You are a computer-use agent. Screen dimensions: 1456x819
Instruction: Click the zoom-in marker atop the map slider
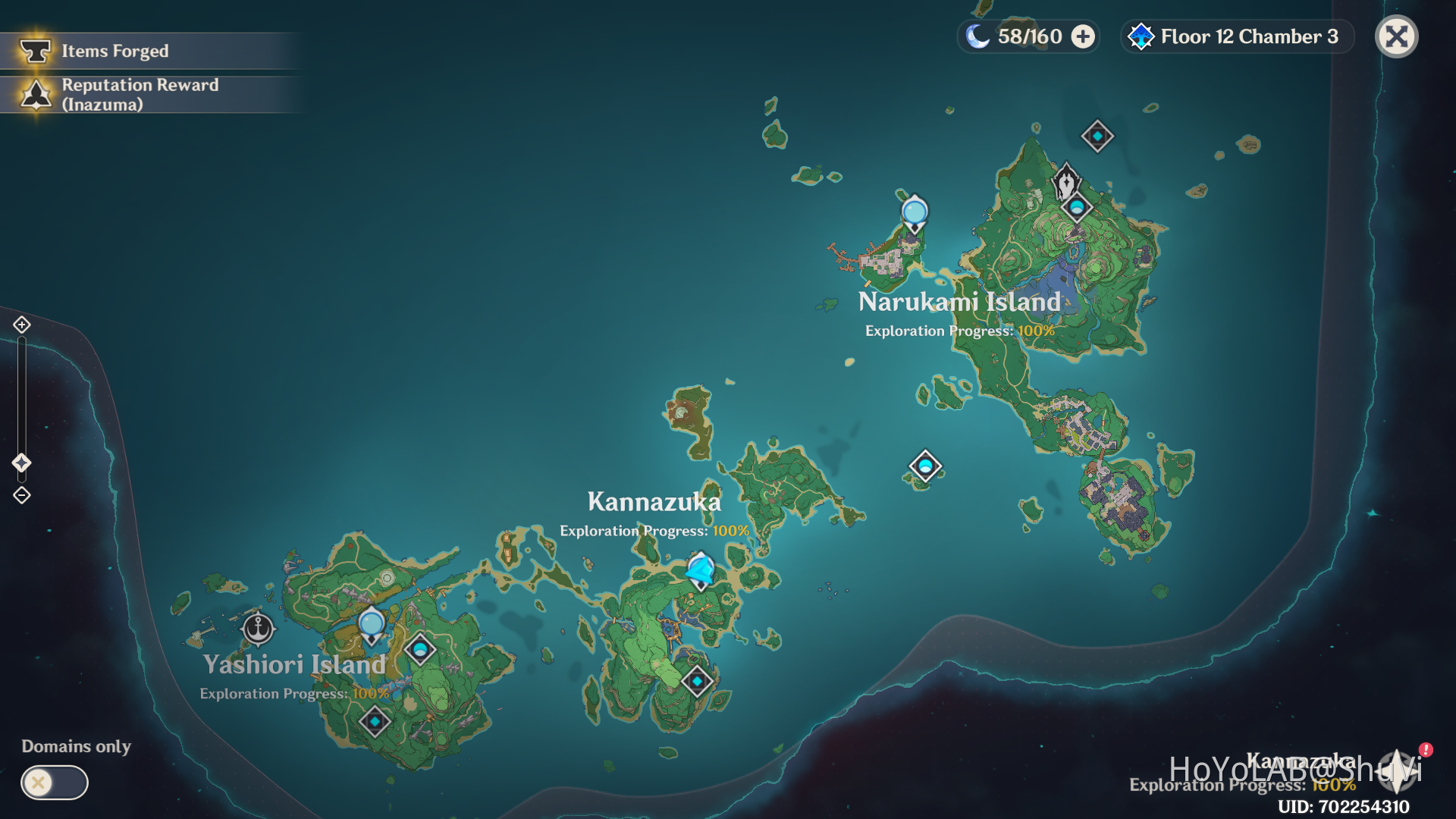(22, 325)
